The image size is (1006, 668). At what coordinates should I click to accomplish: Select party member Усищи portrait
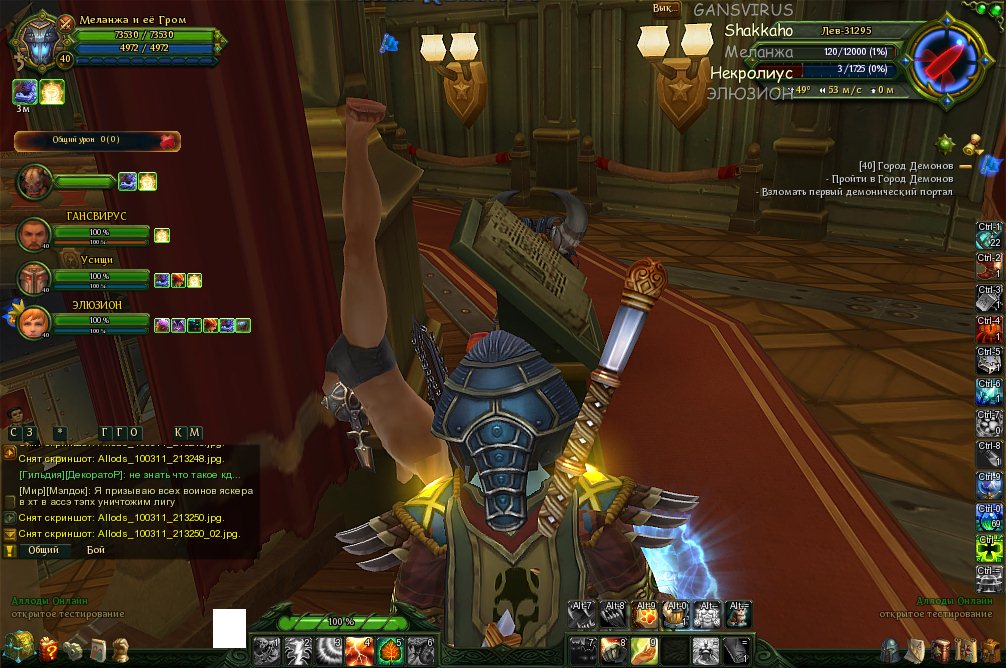click(x=34, y=278)
